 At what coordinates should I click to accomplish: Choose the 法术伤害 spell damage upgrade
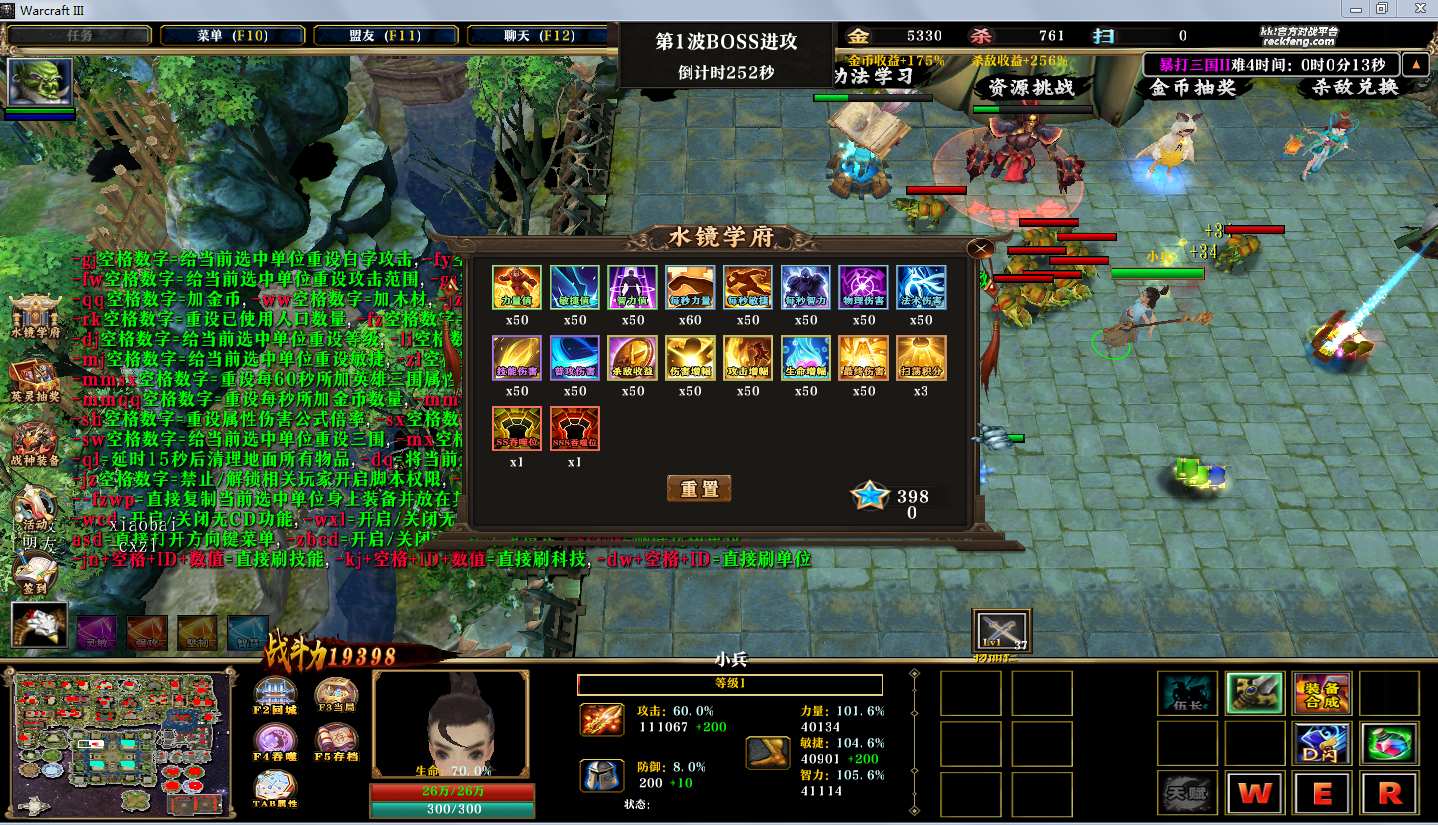(921, 288)
